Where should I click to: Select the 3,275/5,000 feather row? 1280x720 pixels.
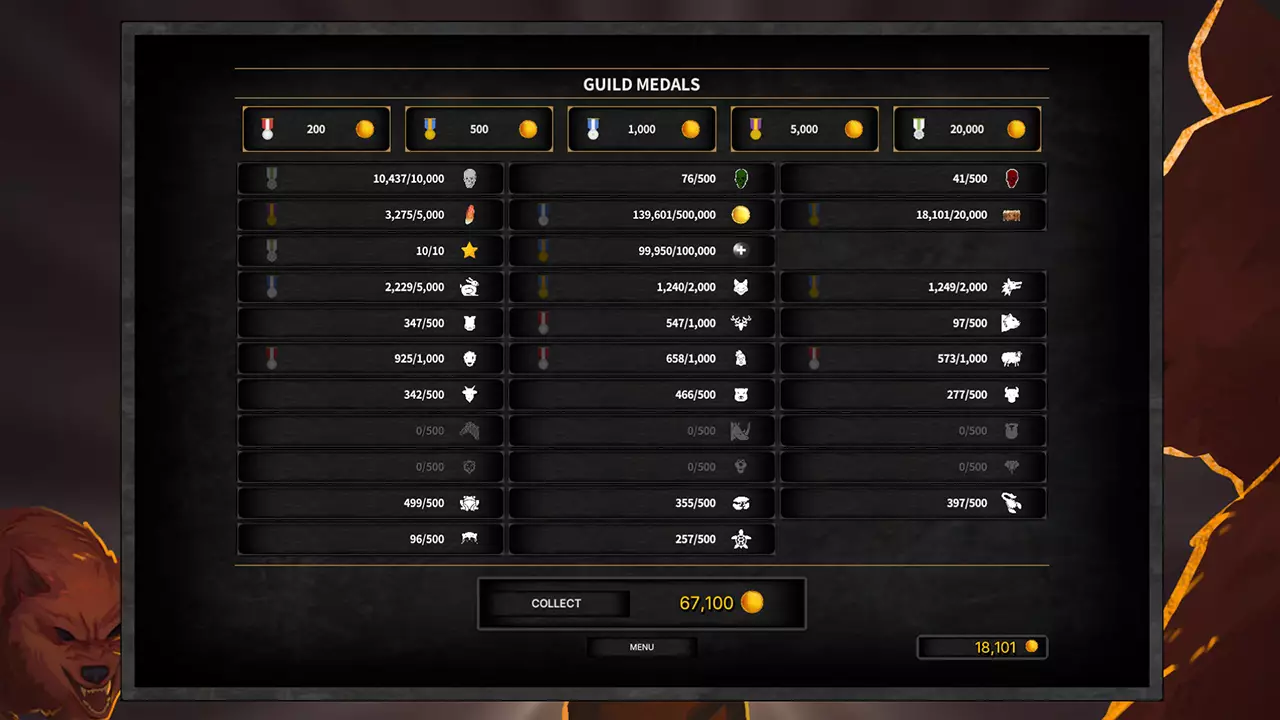pyautogui.click(x=370, y=215)
